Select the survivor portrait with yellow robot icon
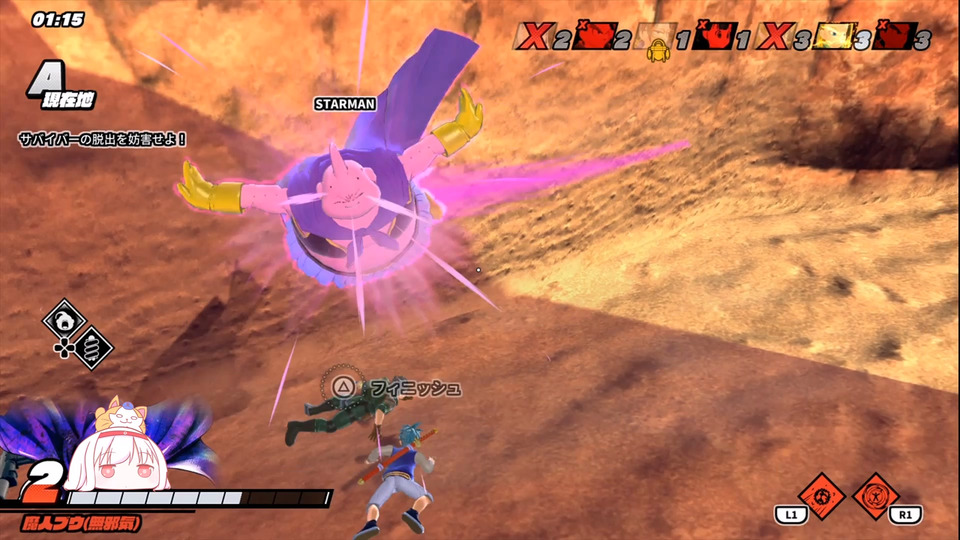 tap(658, 38)
